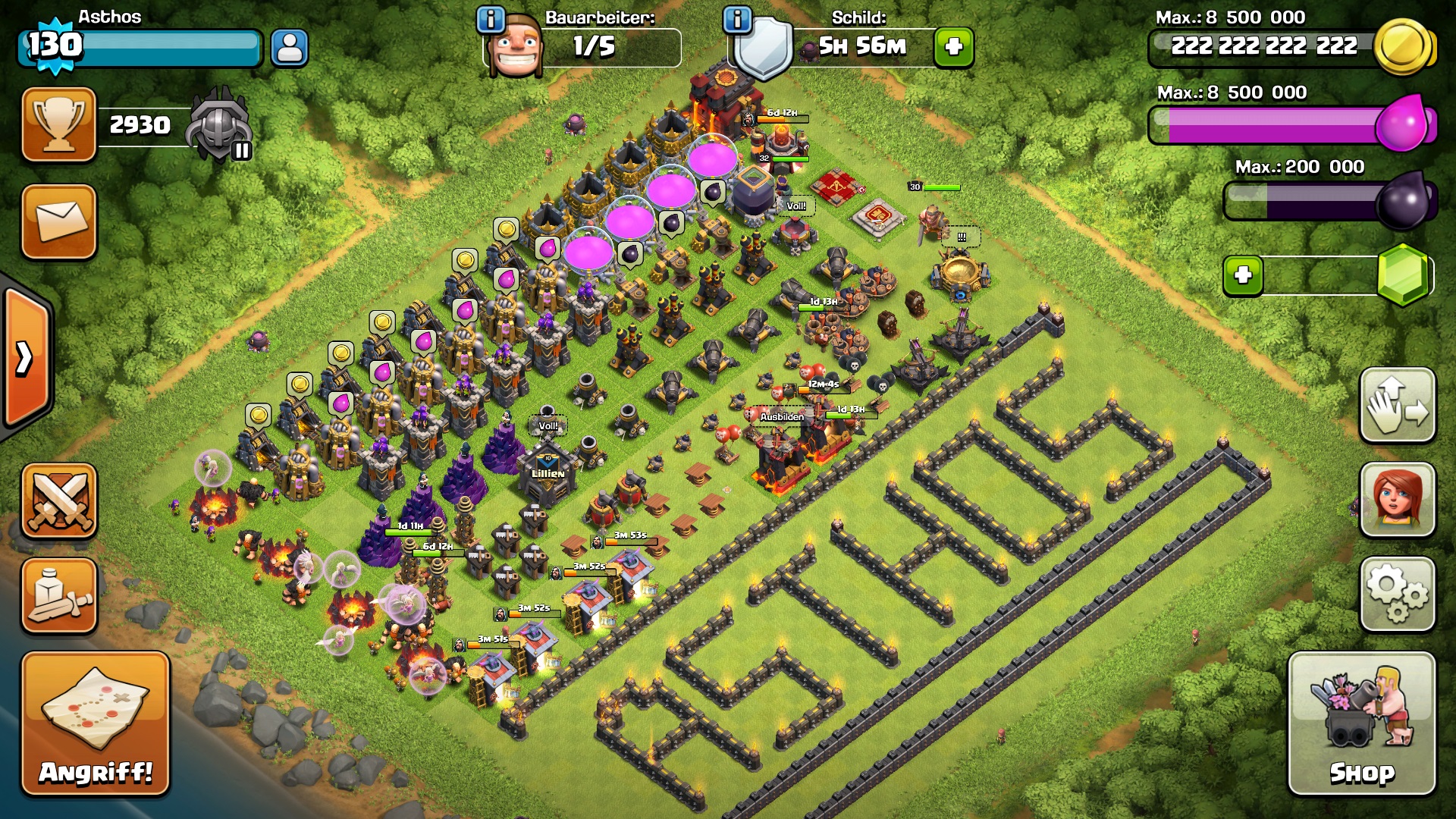Screen dimensions: 1456x819
Task: Open the crossed swords battle log
Action: [x=59, y=500]
